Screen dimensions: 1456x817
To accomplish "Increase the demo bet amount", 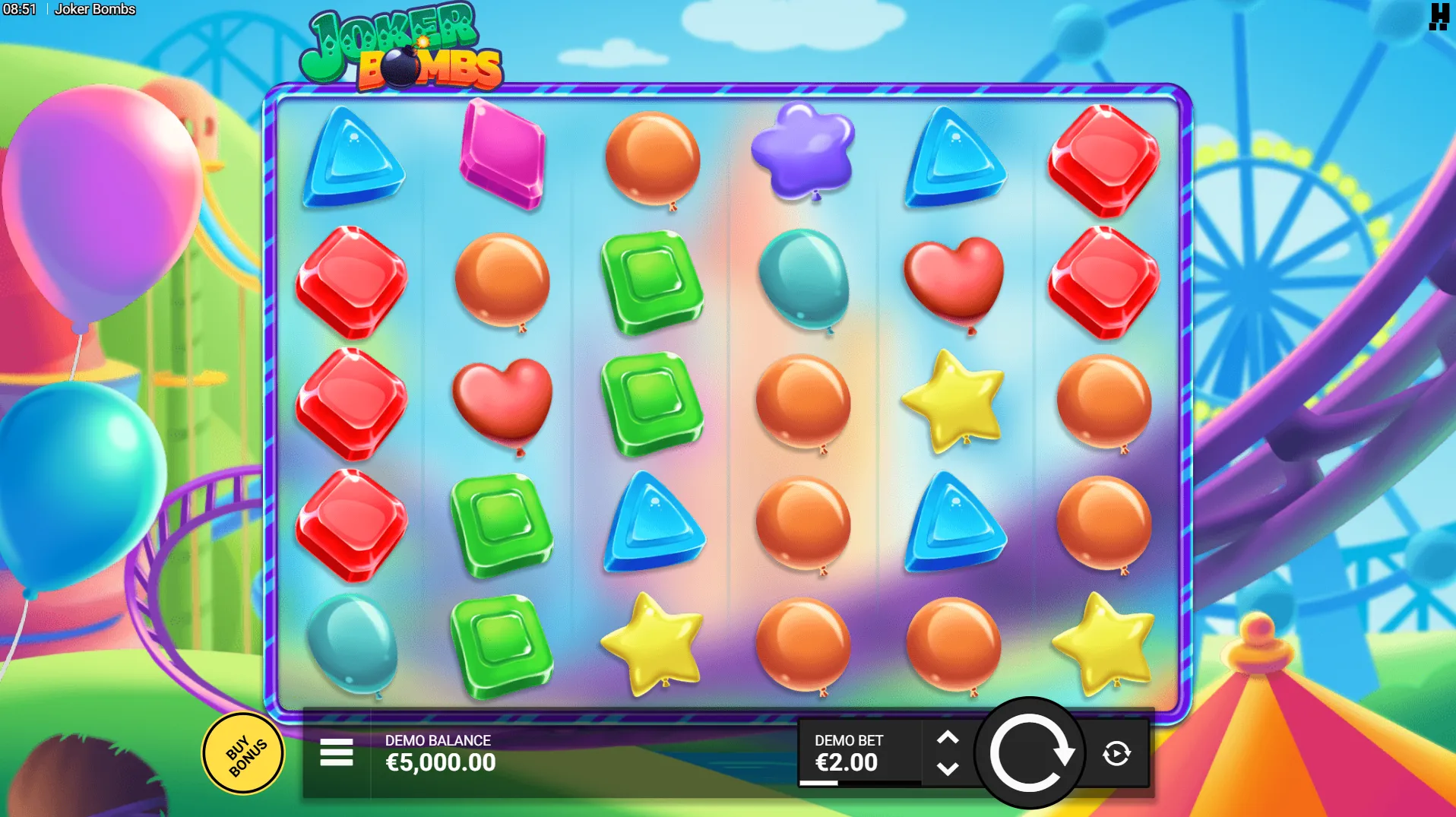I will [x=948, y=737].
